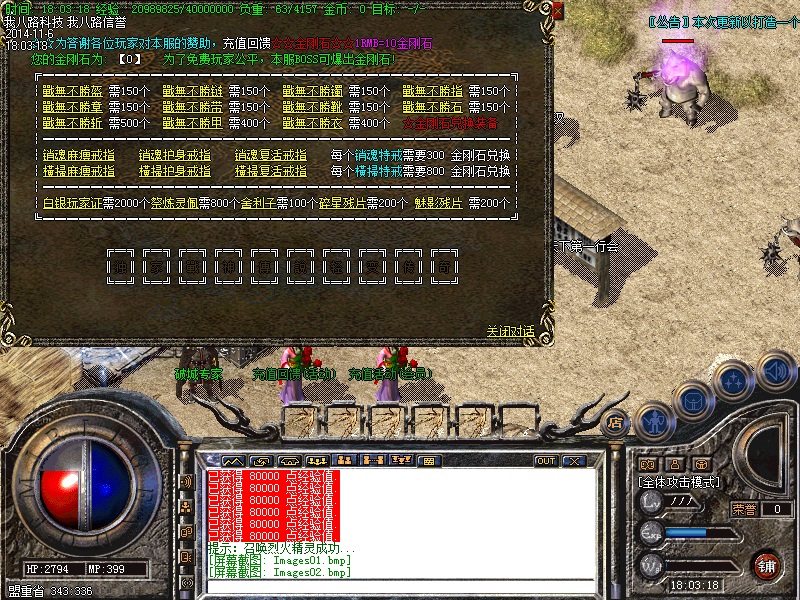Pick the 戰無不勝斩 weapon for 500
Screen dimensions: 800x600
72,123
